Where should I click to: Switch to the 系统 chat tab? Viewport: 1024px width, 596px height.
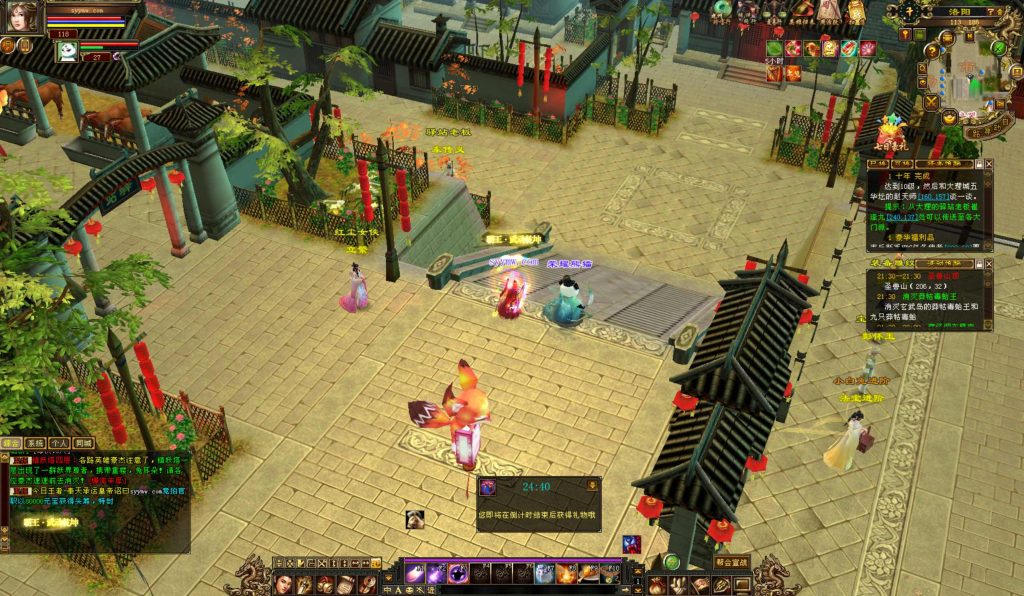pos(35,442)
